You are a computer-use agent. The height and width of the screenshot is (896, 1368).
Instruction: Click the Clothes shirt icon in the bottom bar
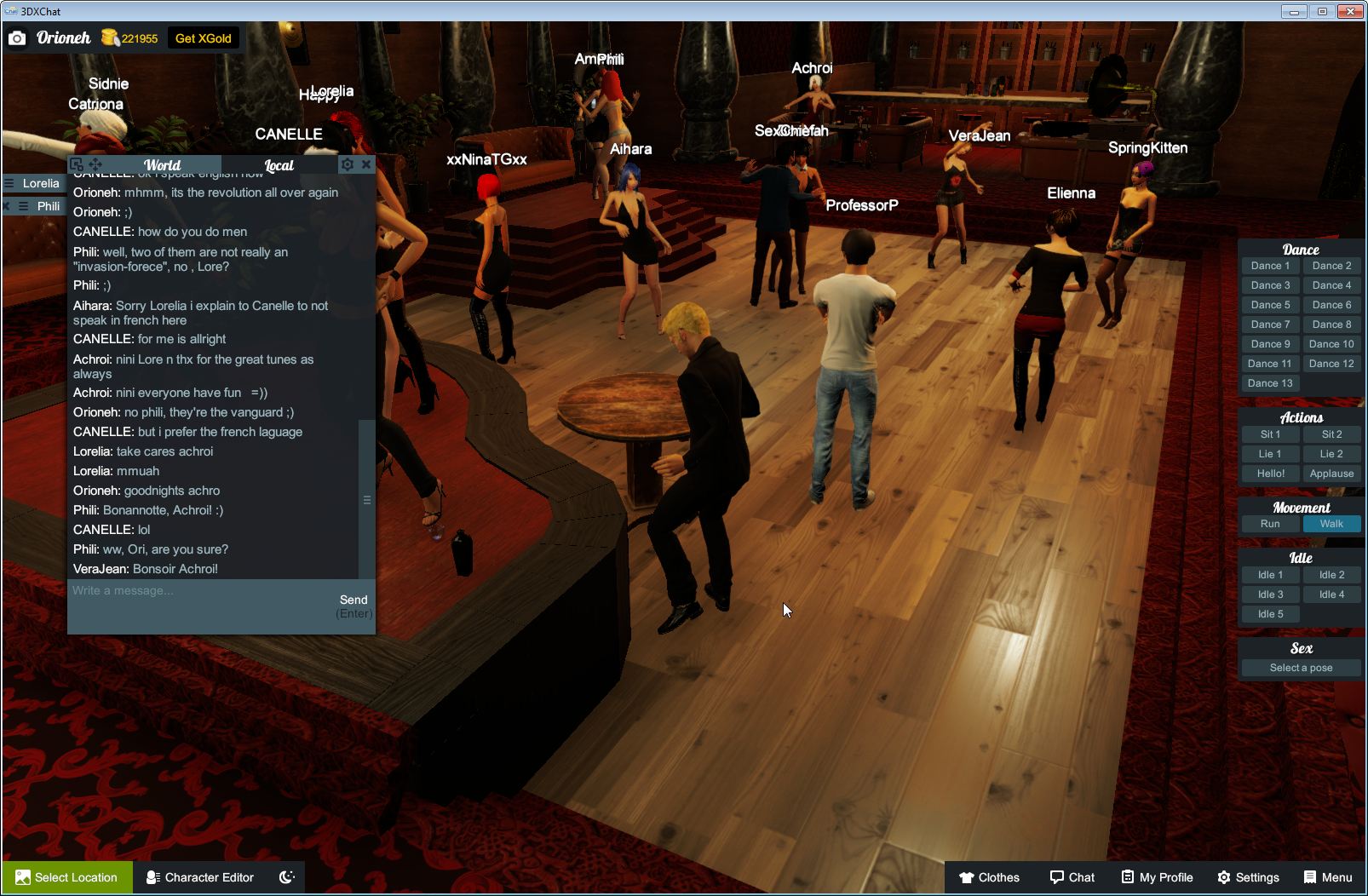click(968, 877)
